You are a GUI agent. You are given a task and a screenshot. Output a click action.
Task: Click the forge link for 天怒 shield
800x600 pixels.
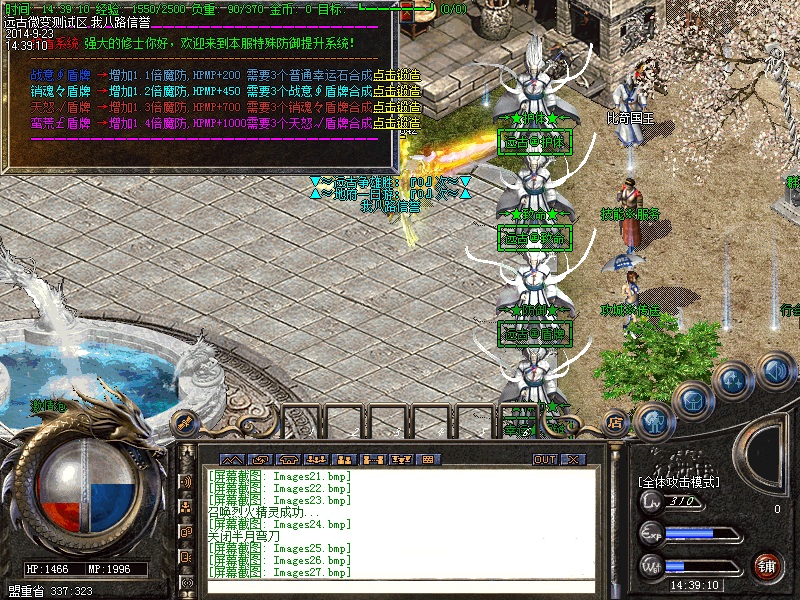coord(397,107)
